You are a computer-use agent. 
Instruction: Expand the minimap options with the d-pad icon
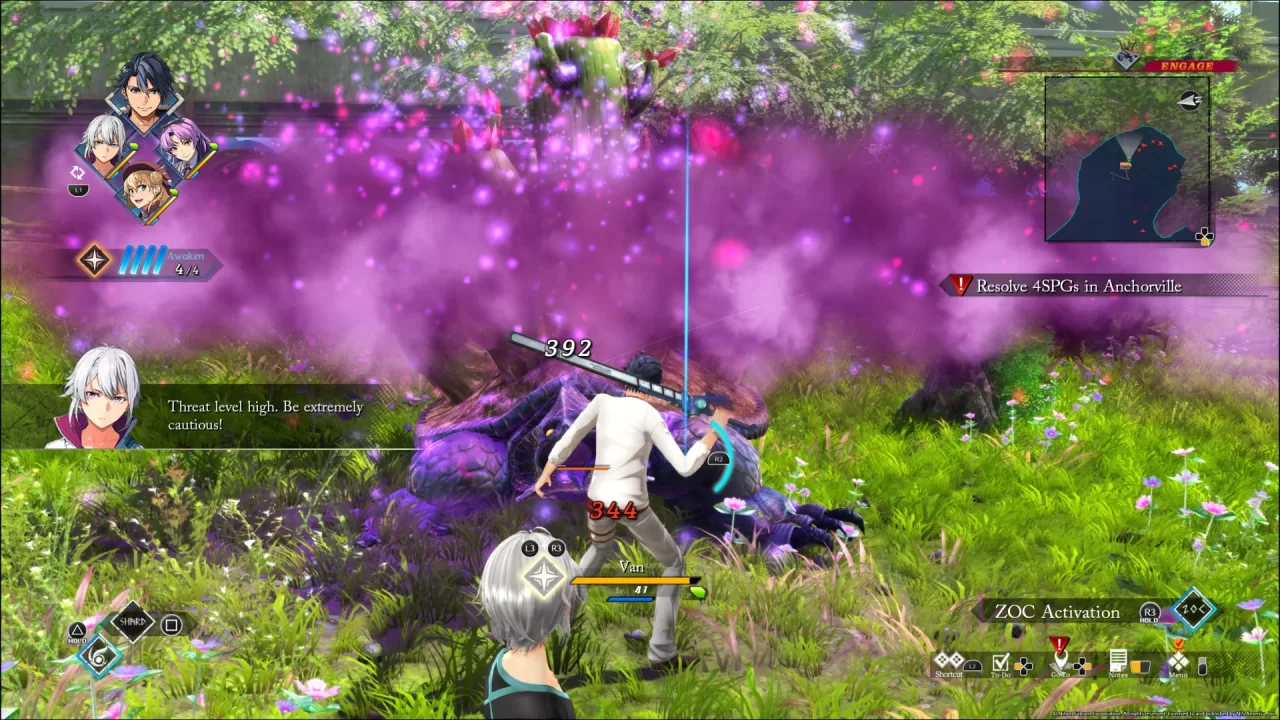click(1204, 236)
